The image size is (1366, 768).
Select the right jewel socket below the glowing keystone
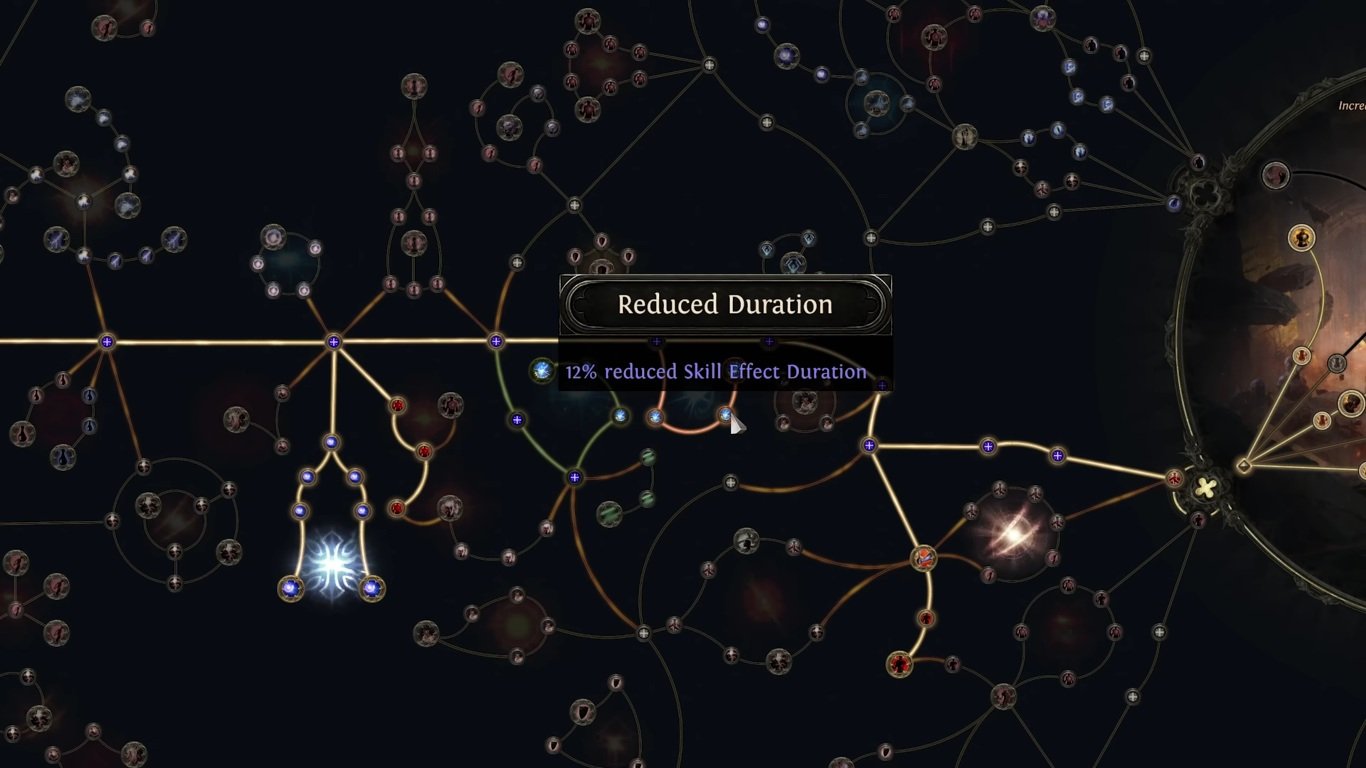tap(372, 588)
